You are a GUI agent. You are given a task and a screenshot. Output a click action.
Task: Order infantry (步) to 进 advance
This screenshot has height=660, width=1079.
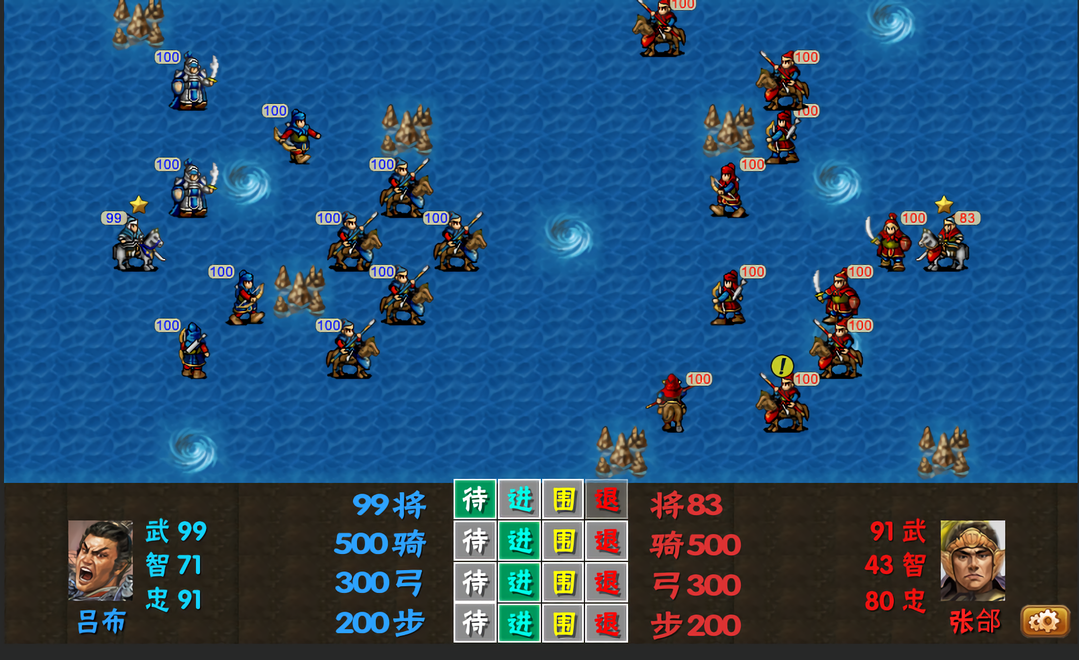tap(519, 623)
